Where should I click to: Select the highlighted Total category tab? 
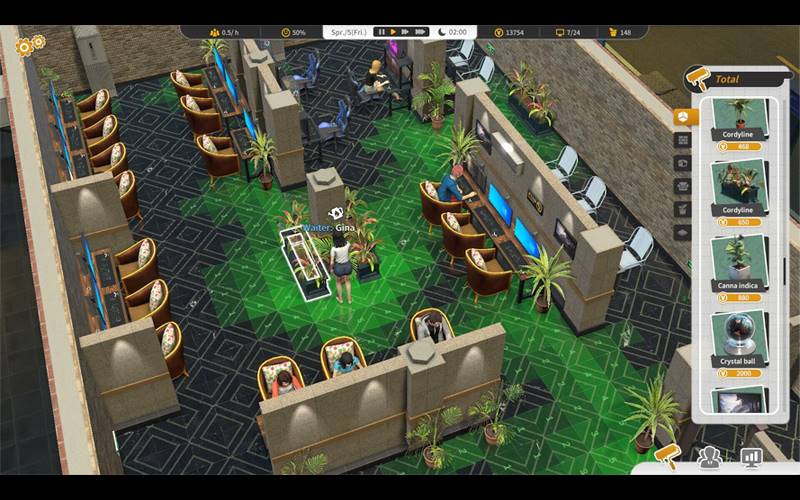[683, 117]
